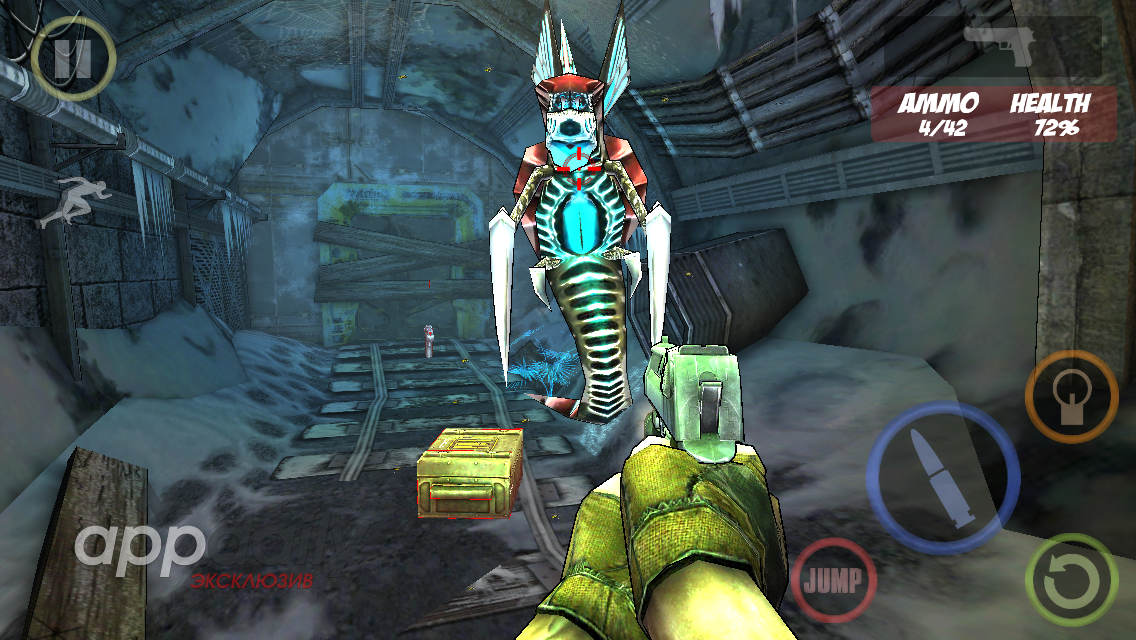Tap the bullet fire button

942,478
